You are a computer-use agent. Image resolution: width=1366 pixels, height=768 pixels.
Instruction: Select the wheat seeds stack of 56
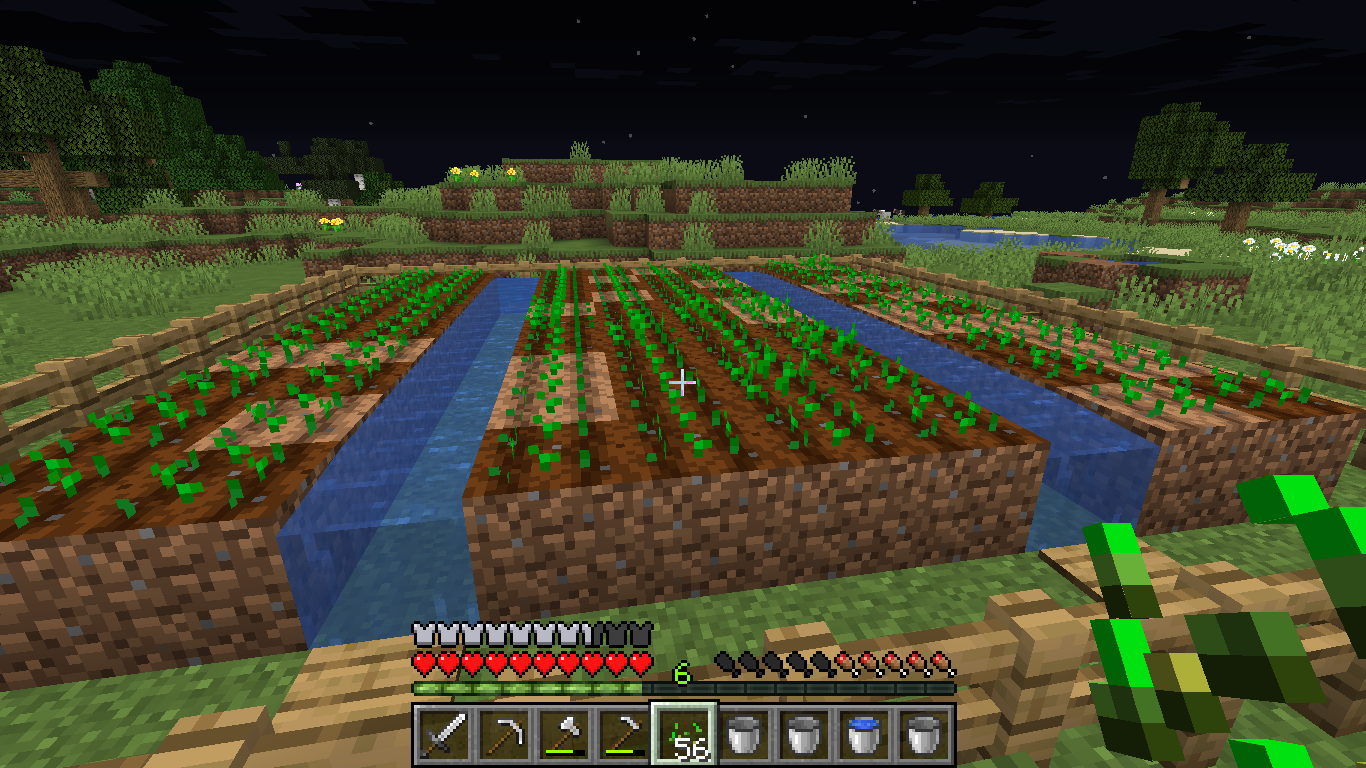pyautogui.click(x=684, y=734)
